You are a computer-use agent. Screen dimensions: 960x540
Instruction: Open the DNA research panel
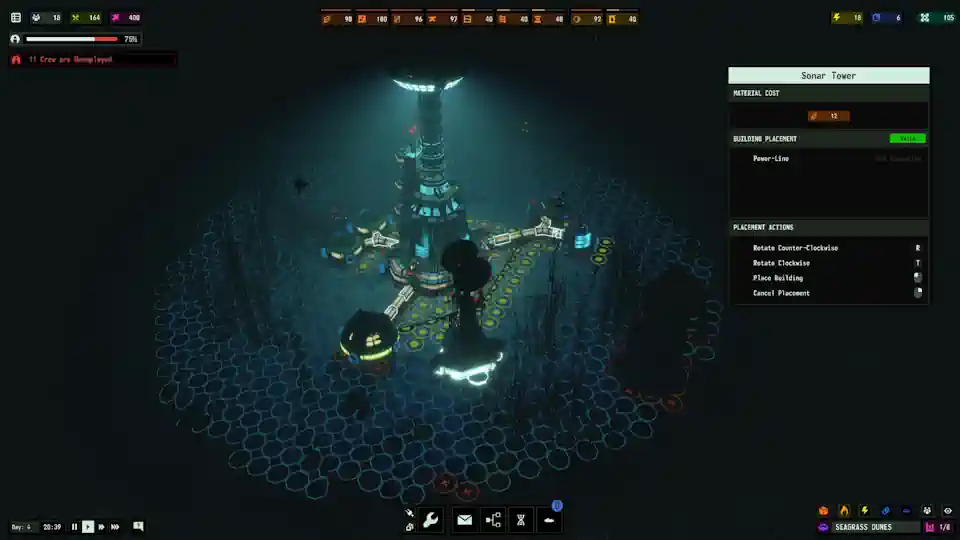[x=521, y=519]
